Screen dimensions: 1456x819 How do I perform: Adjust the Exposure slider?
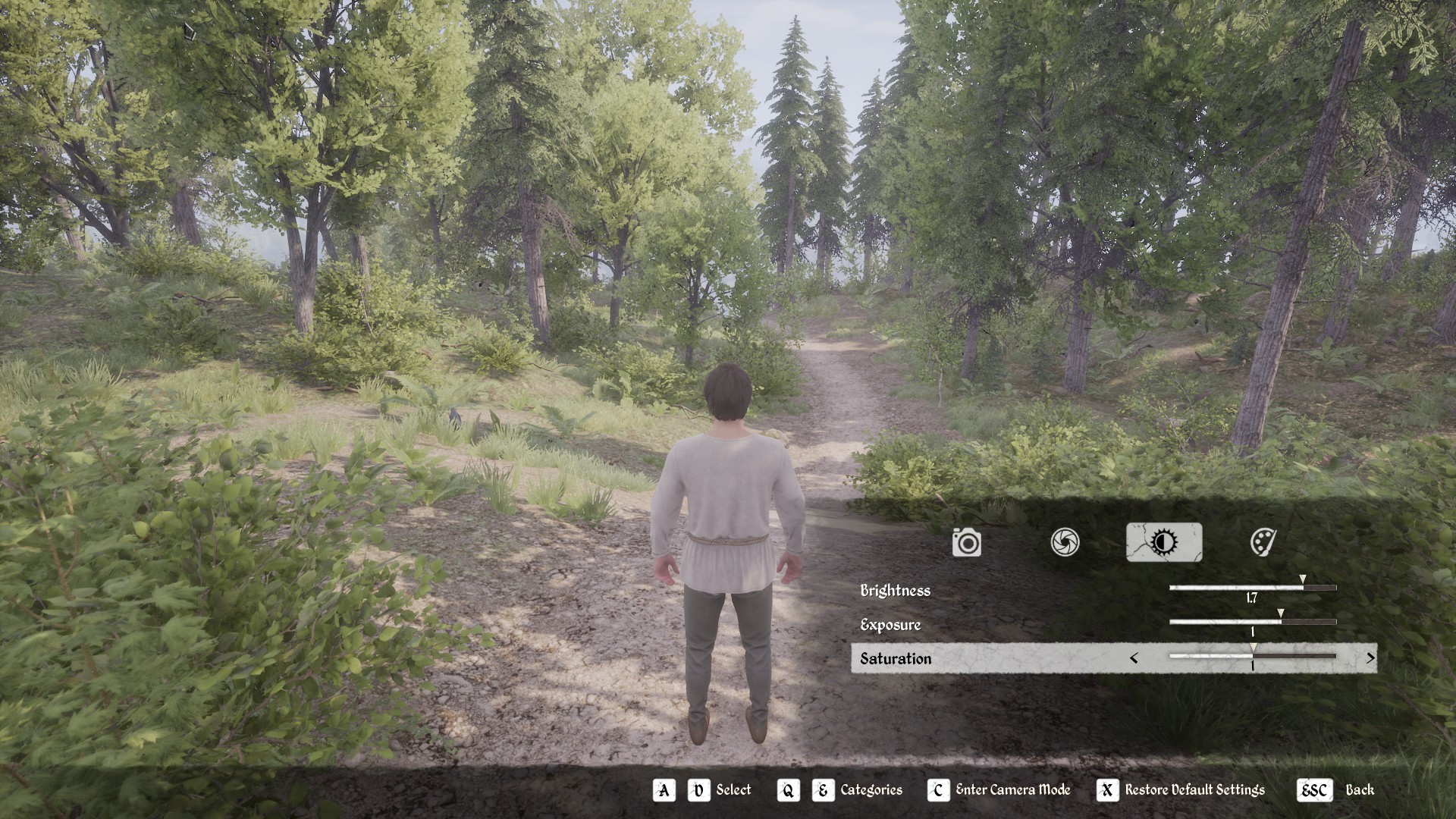1252,622
